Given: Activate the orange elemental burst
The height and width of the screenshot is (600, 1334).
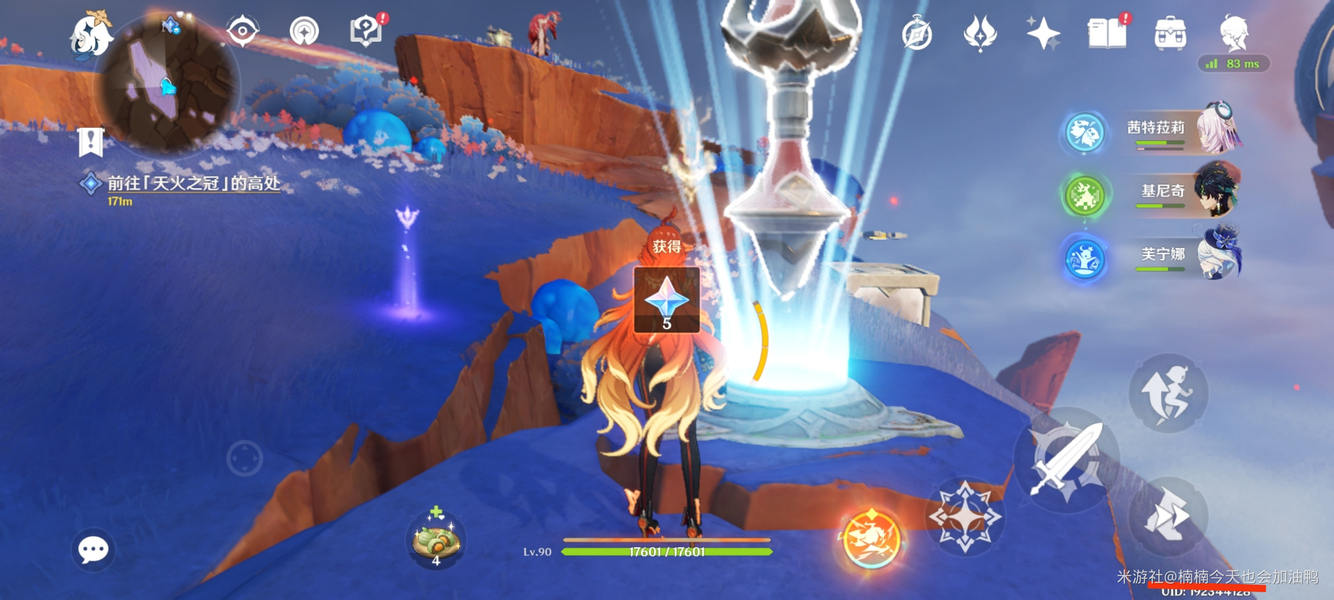Looking at the screenshot, I should 872,540.
